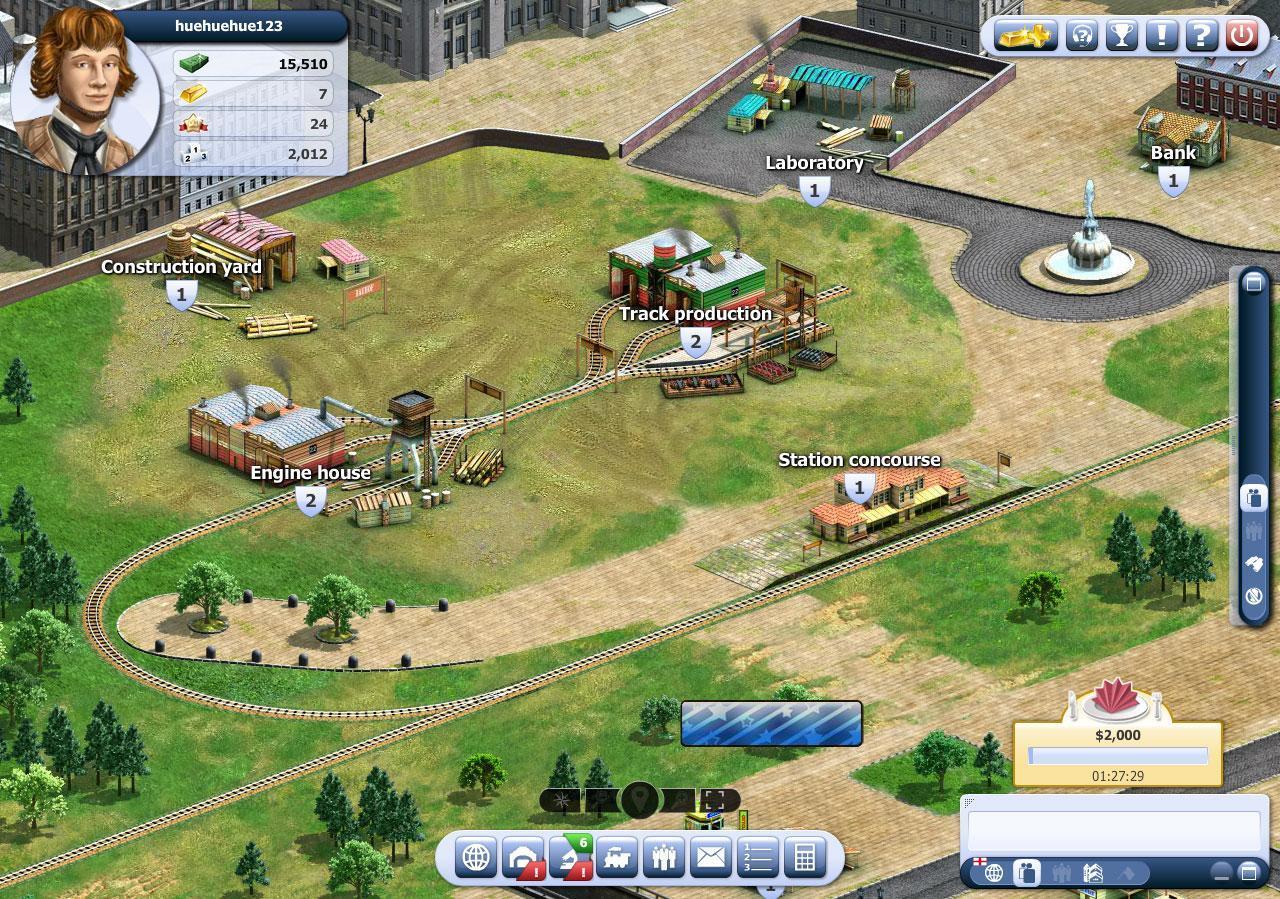Click the fullscreen brackets view control
The image size is (1280, 899).
coord(718,800)
